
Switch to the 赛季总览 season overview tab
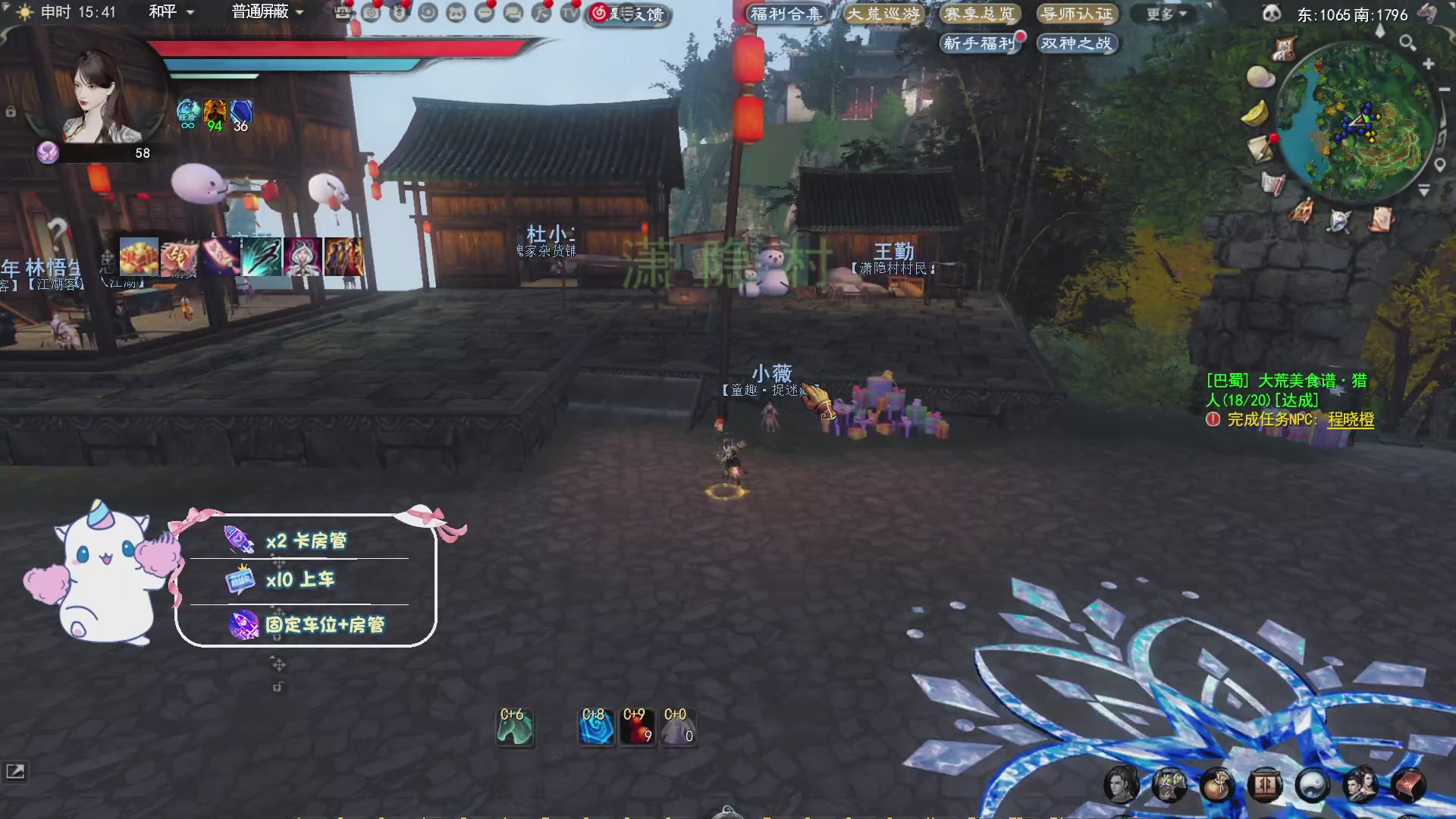[980, 14]
